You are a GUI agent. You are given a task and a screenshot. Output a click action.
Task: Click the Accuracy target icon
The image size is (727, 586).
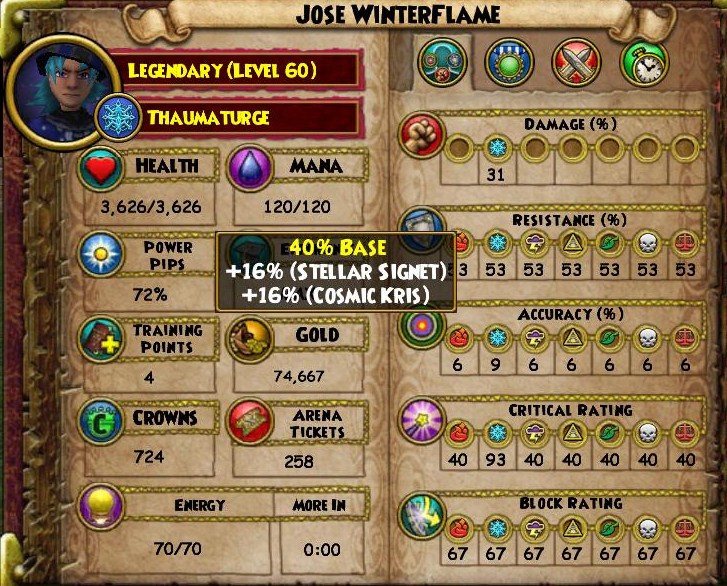point(421,326)
